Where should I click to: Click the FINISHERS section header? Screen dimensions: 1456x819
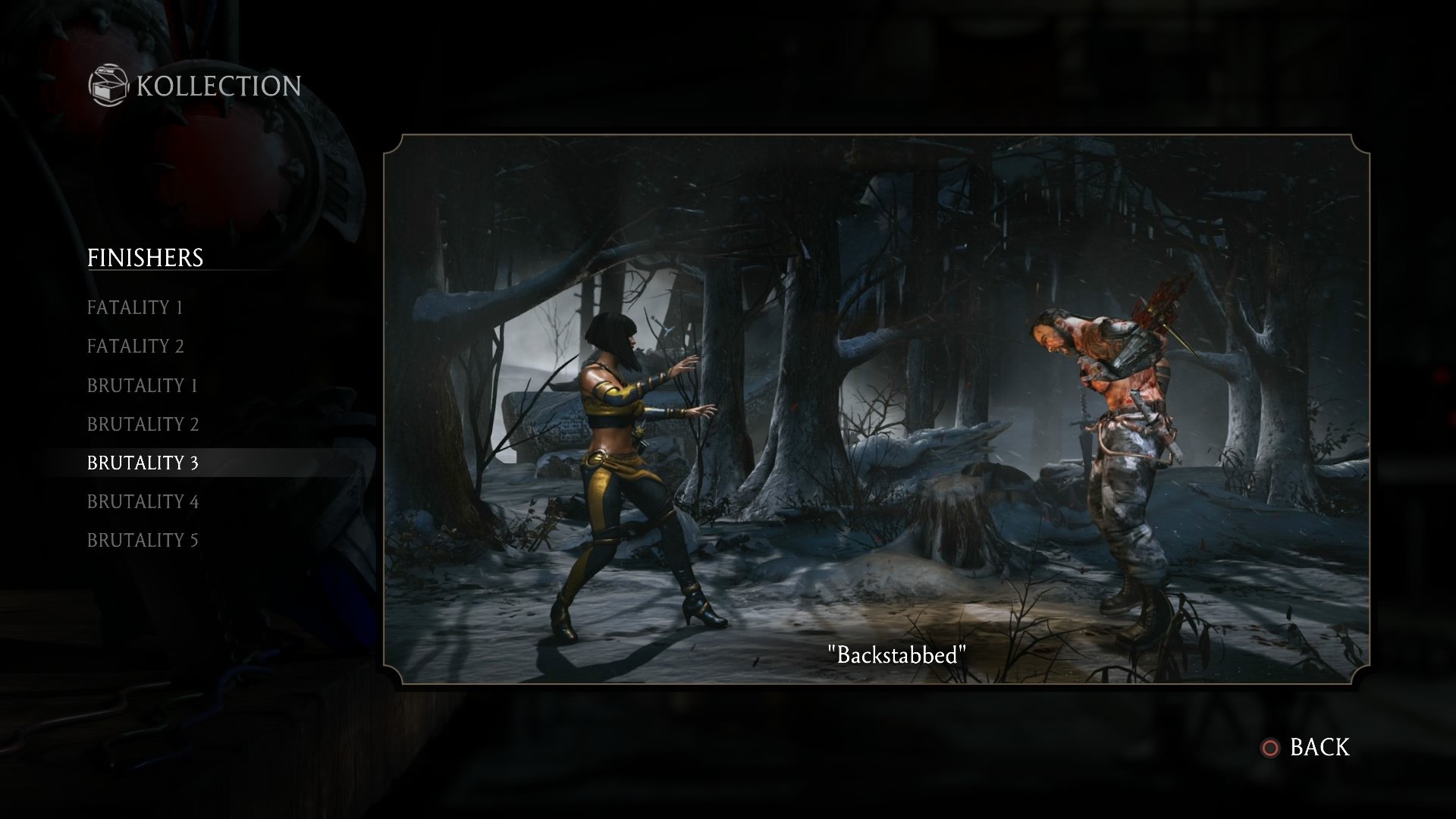(x=146, y=258)
